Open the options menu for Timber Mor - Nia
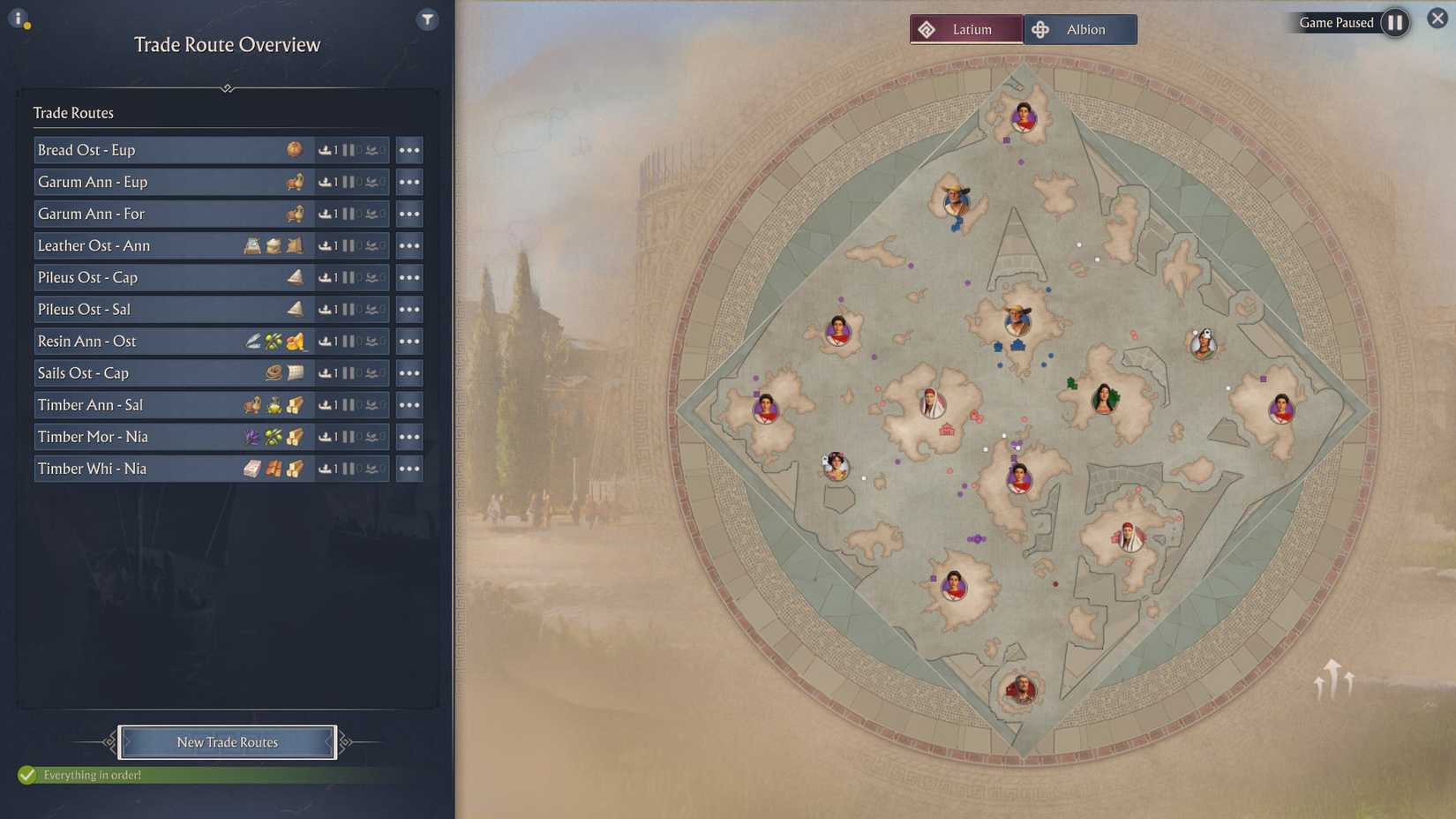Viewport: 1456px width, 819px height. tap(409, 436)
